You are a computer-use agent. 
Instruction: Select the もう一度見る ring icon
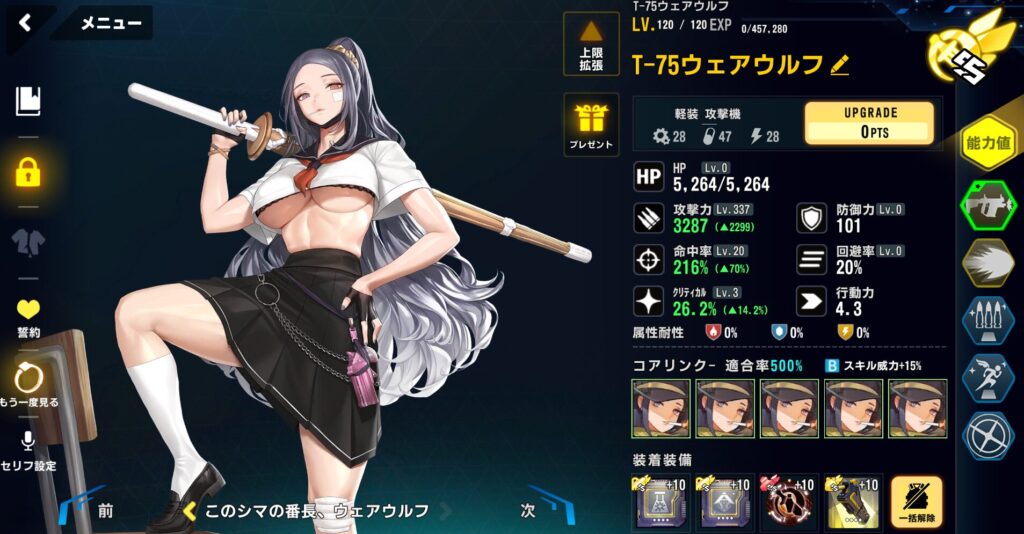click(x=28, y=385)
